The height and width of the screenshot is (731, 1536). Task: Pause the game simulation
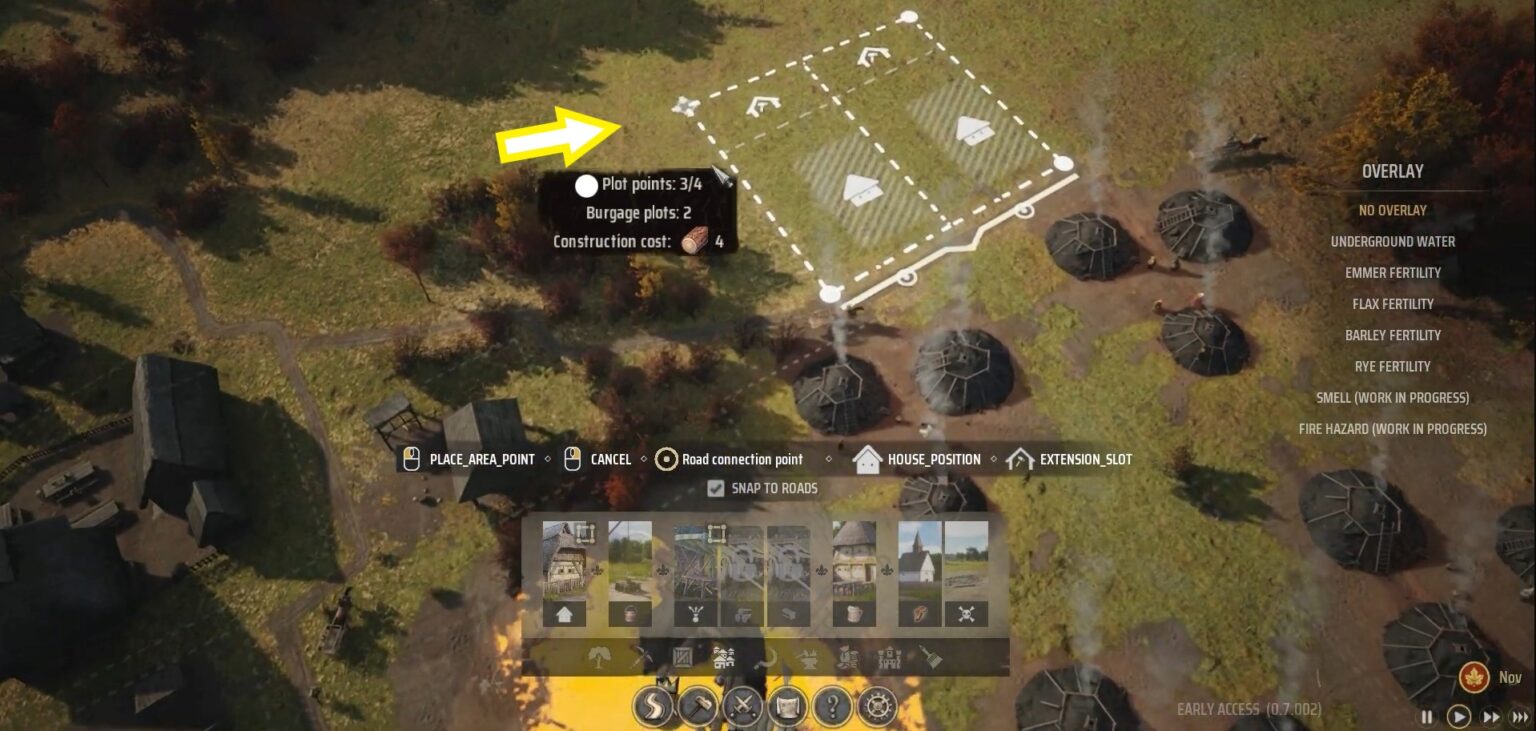coord(1427,717)
